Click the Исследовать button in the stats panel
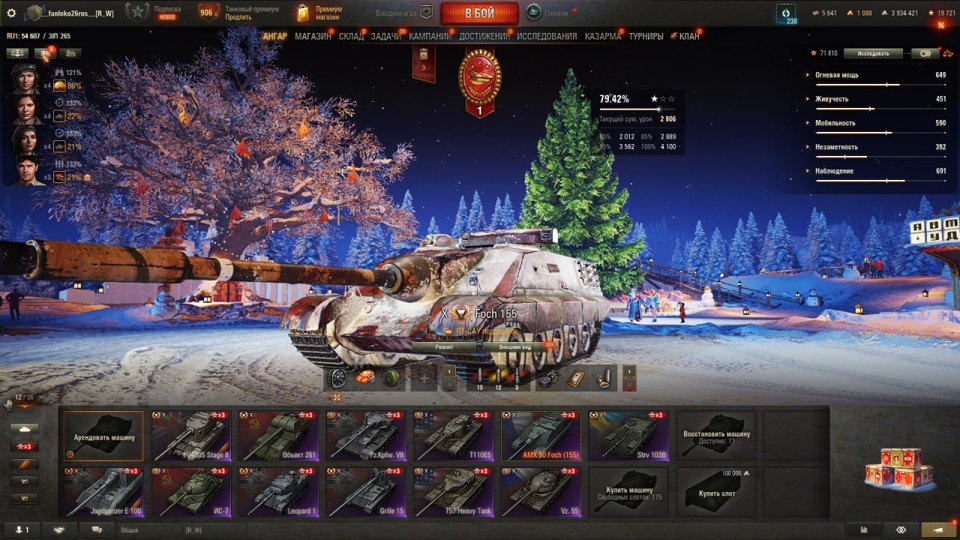This screenshot has height=540, width=960. 872,53
